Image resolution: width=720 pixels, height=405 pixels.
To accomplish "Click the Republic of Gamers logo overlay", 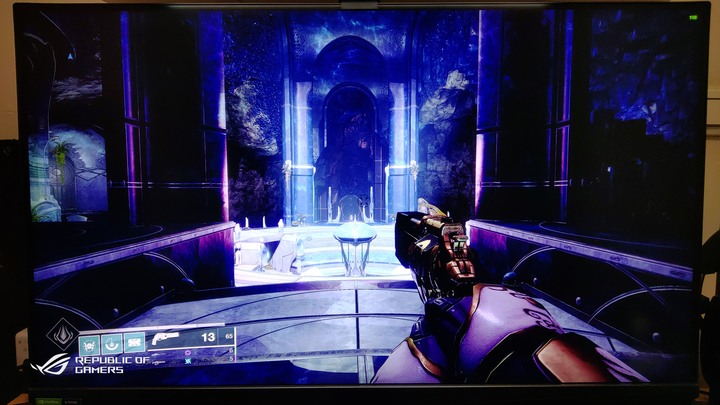I will click(x=90, y=365).
